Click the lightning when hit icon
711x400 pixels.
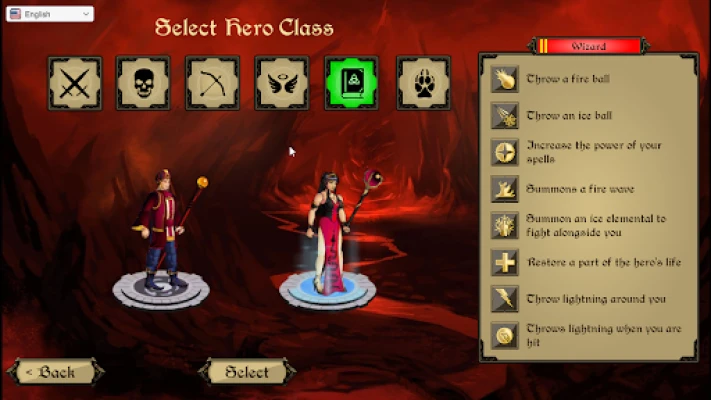[504, 335]
